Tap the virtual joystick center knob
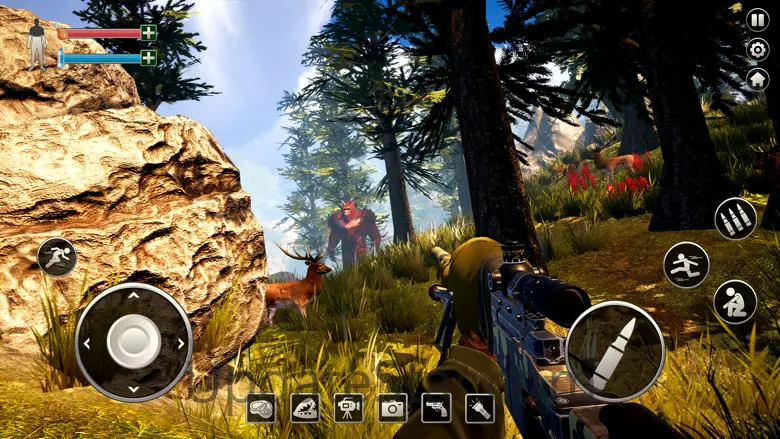 (x=133, y=342)
